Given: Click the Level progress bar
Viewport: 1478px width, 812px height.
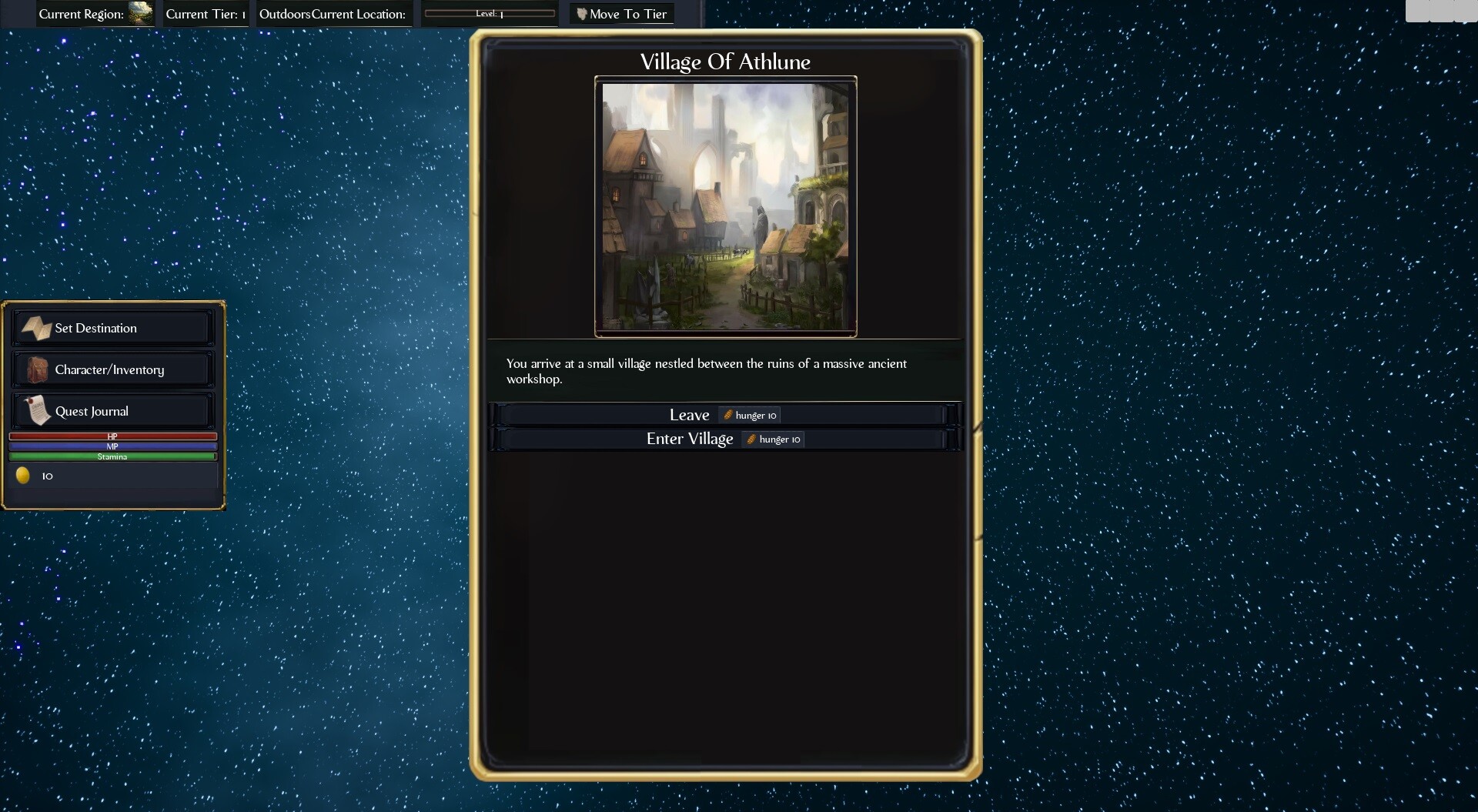Looking at the screenshot, I should pyautogui.click(x=490, y=13).
